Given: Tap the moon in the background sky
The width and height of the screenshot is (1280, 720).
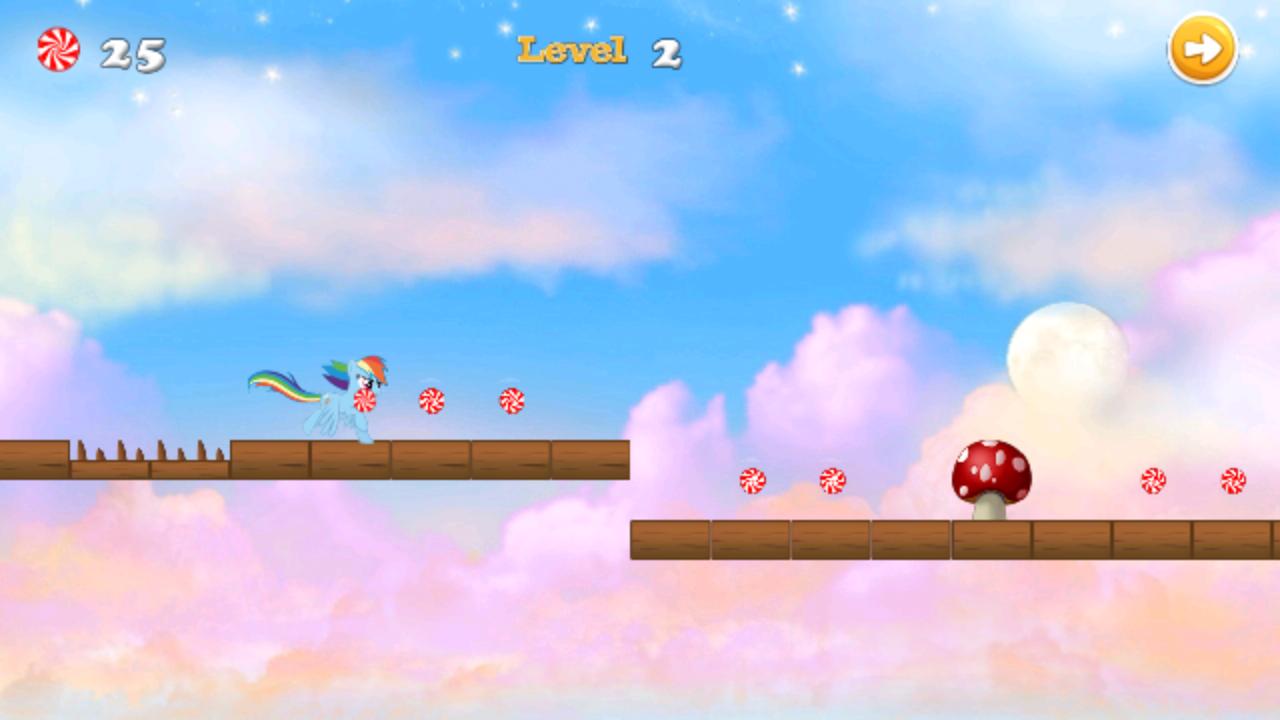Looking at the screenshot, I should (x=1067, y=352).
